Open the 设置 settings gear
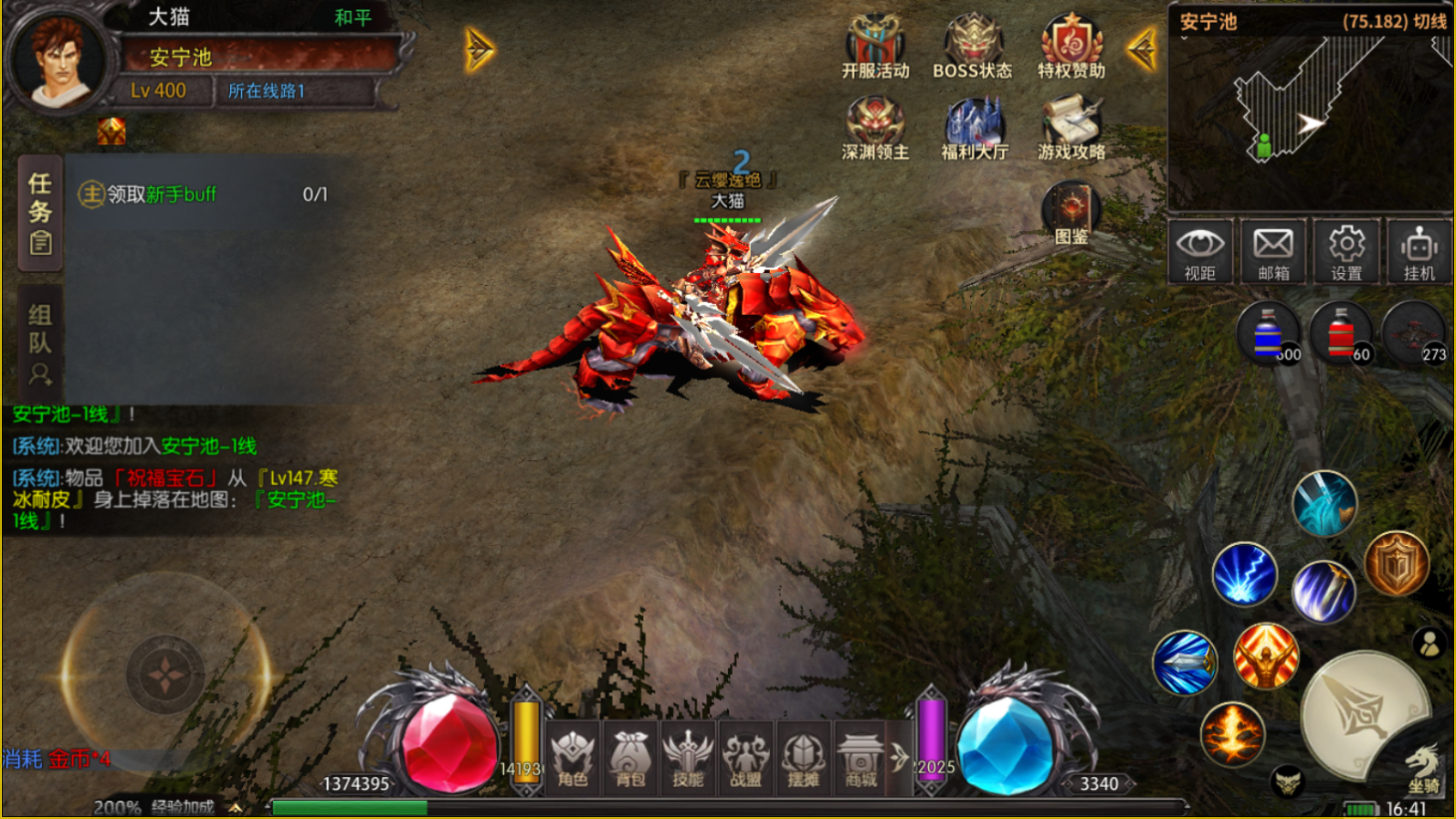The height and width of the screenshot is (819, 1456). [1346, 251]
